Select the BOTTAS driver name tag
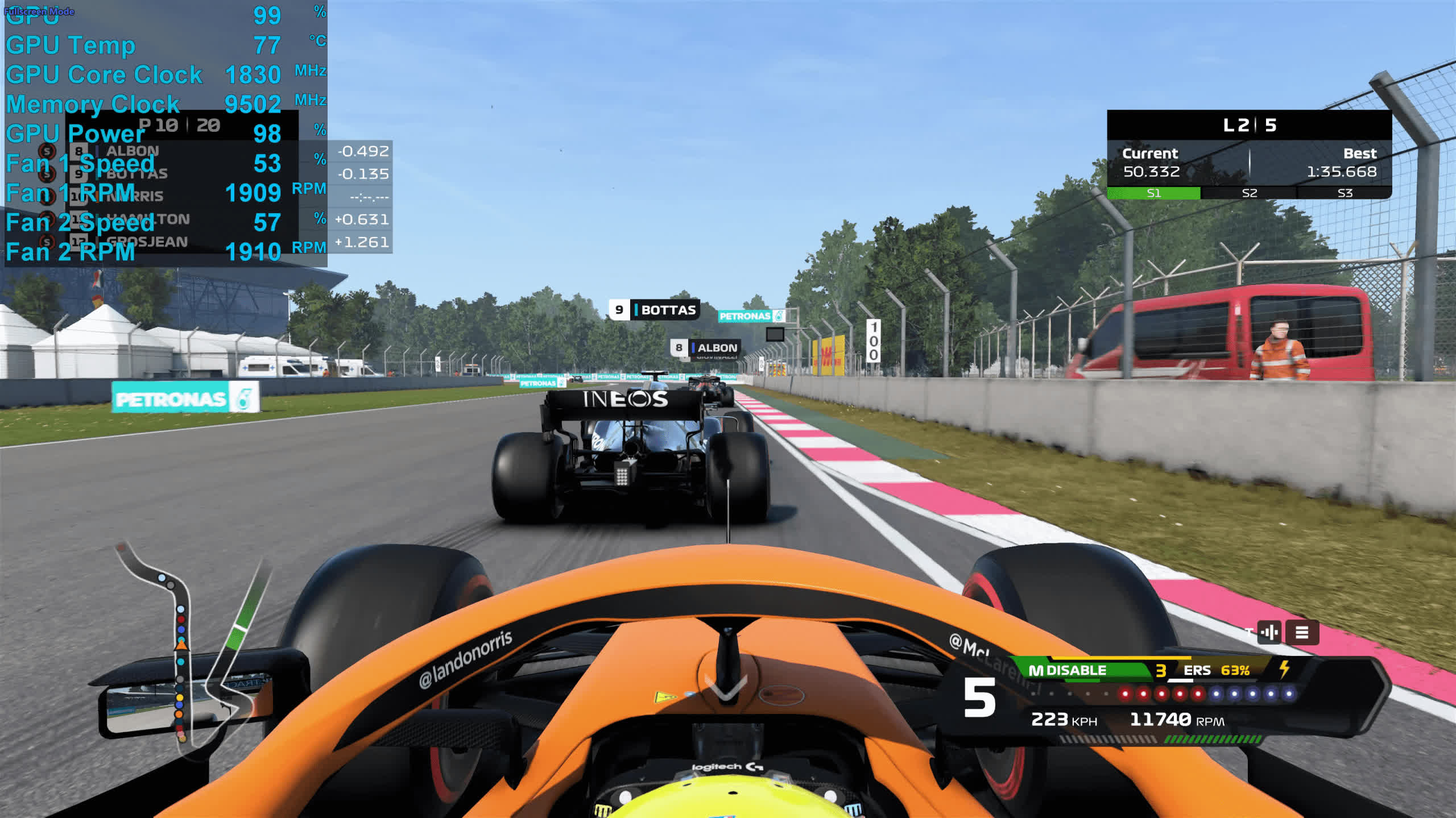Screen dimensions: 1456x818 pos(654,310)
